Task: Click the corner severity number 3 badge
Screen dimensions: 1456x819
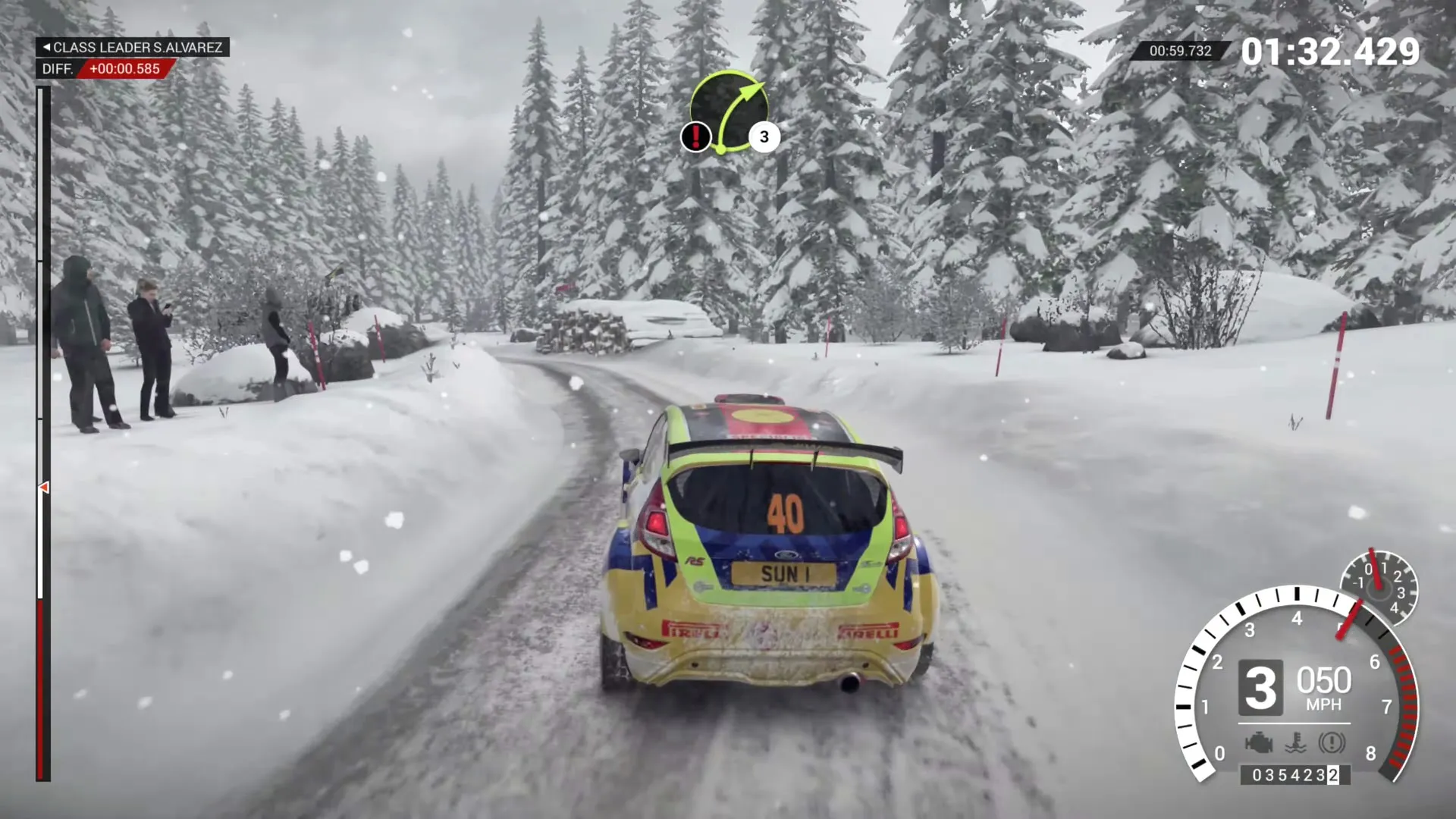Action: coord(764,137)
